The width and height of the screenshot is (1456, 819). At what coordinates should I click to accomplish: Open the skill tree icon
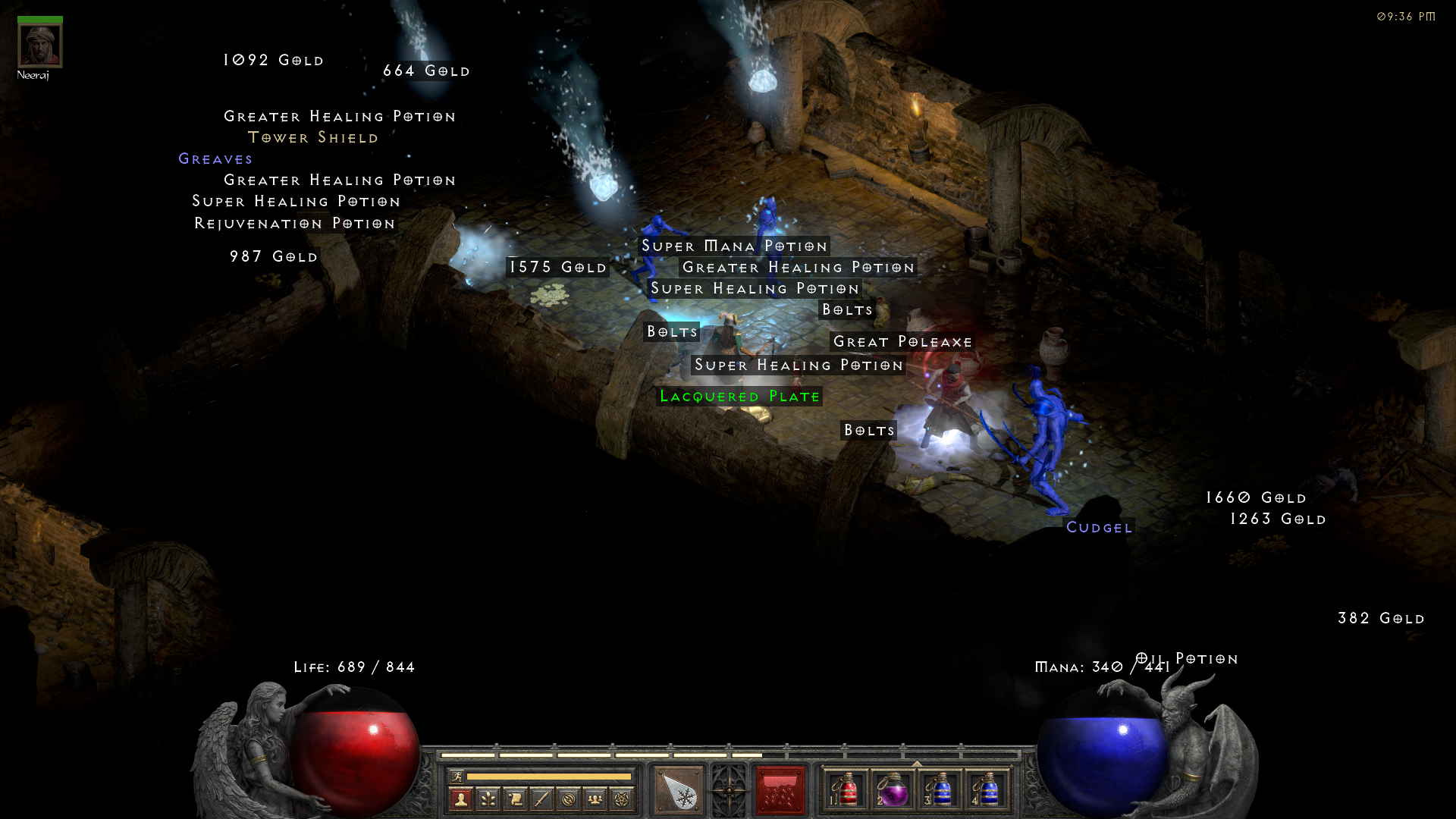pos(488,799)
